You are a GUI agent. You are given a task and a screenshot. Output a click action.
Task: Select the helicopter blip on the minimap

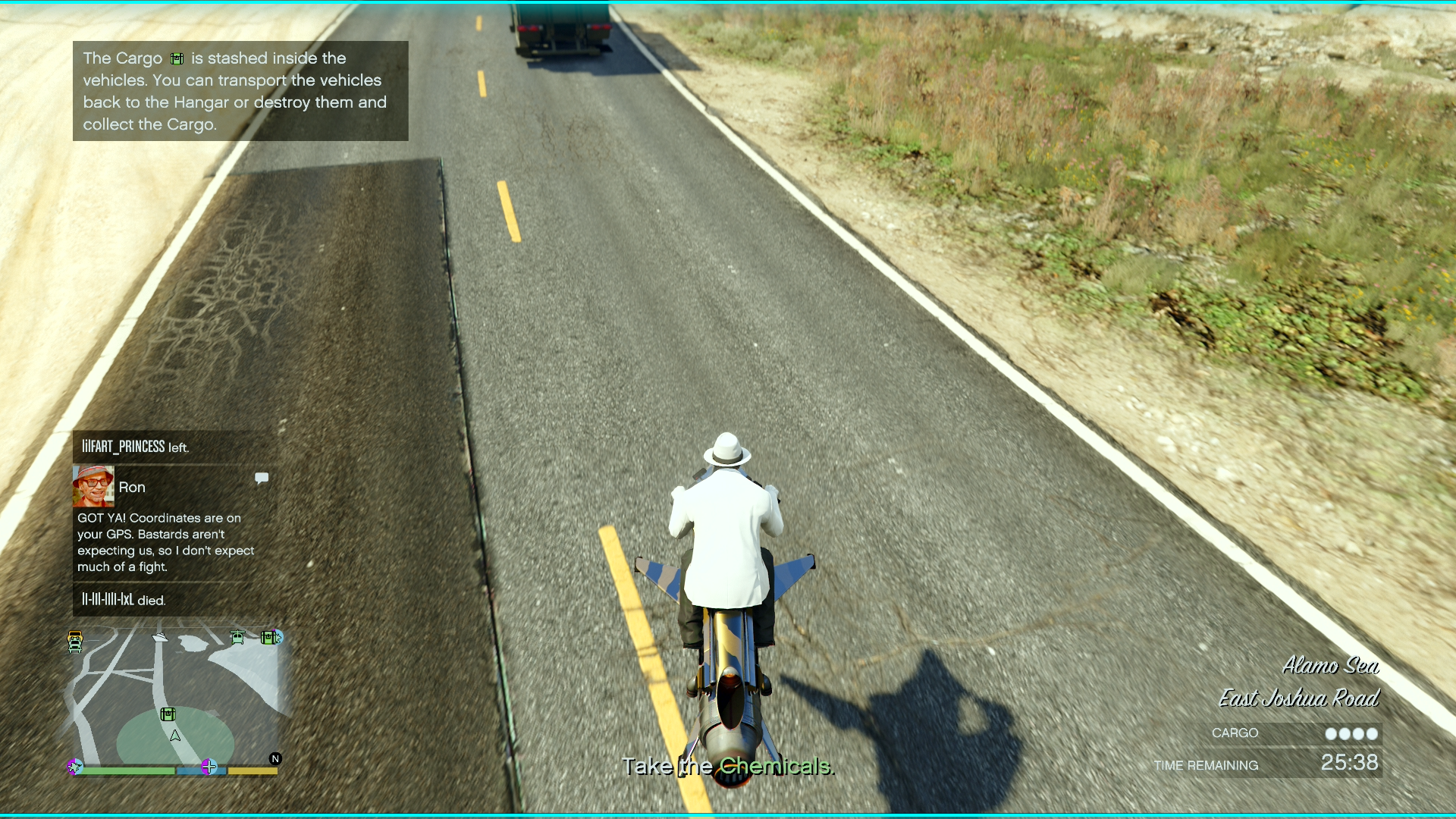[237, 637]
